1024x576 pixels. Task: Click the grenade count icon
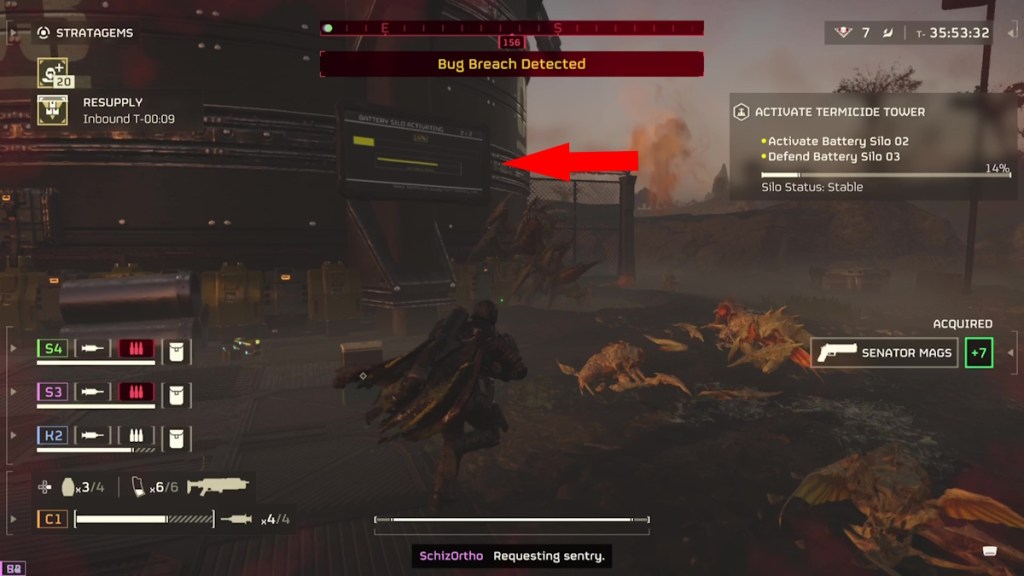coord(69,487)
